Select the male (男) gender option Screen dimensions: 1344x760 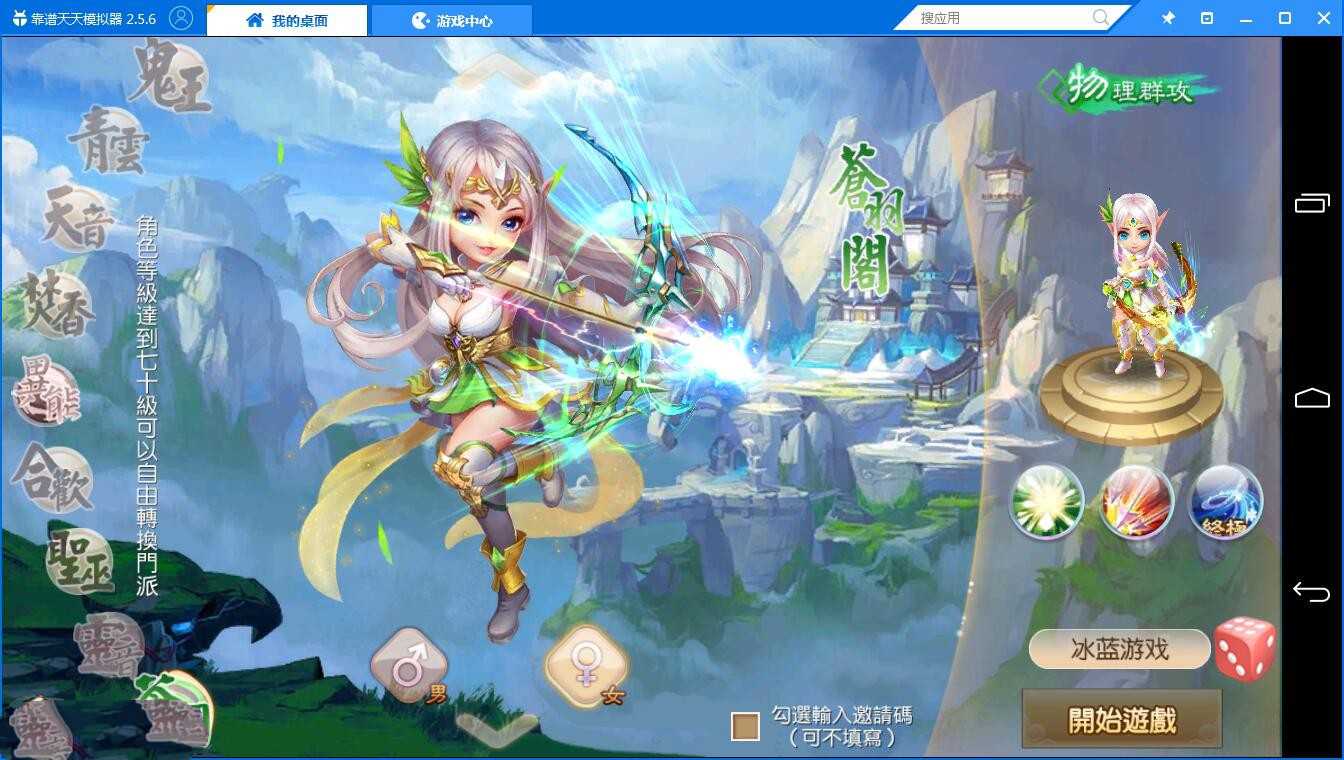tap(410, 662)
